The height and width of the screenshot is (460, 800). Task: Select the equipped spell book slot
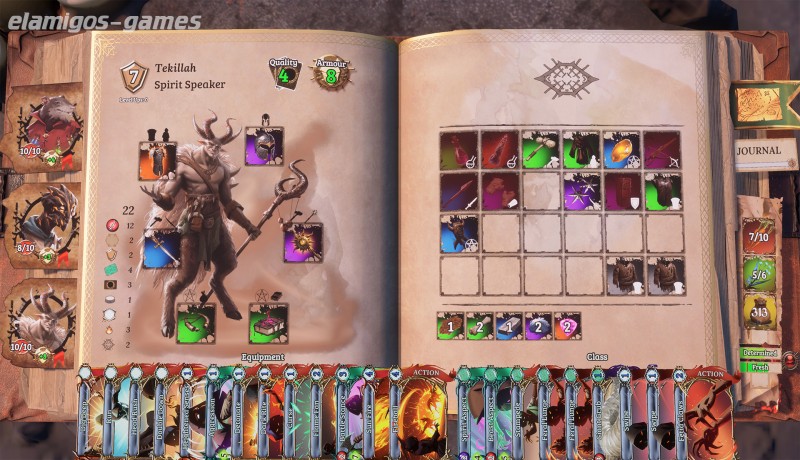click(268, 323)
